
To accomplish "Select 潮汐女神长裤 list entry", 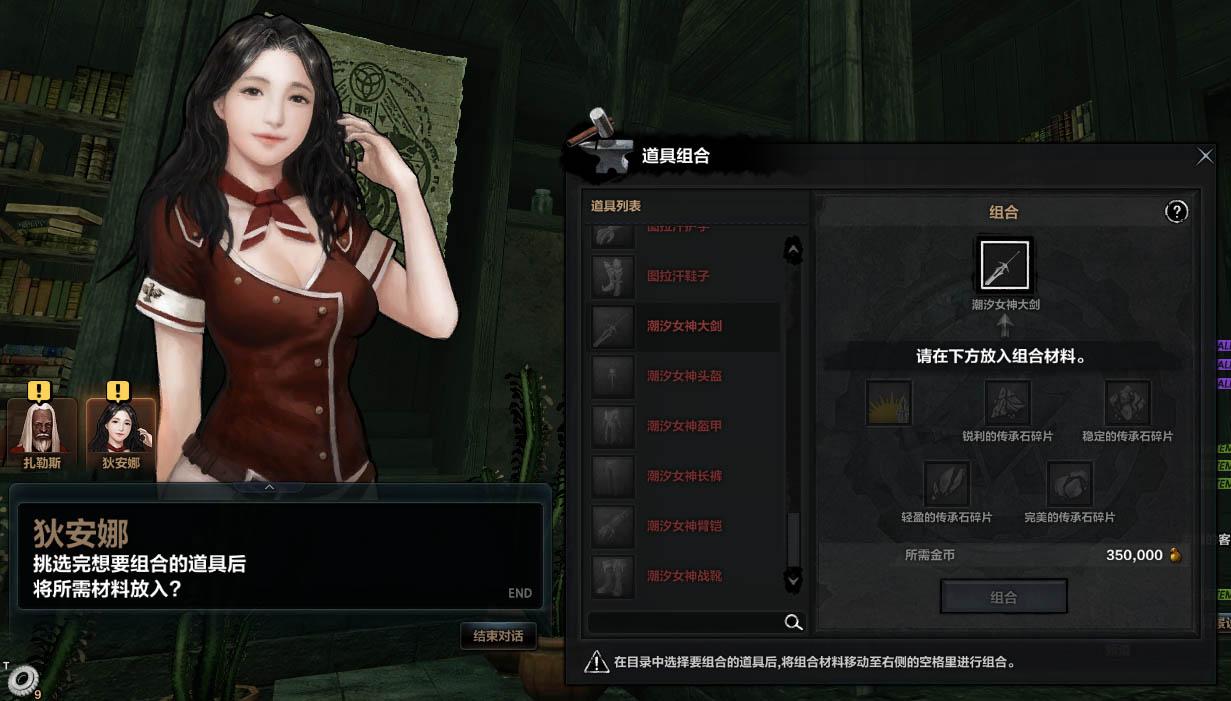I will pos(684,476).
